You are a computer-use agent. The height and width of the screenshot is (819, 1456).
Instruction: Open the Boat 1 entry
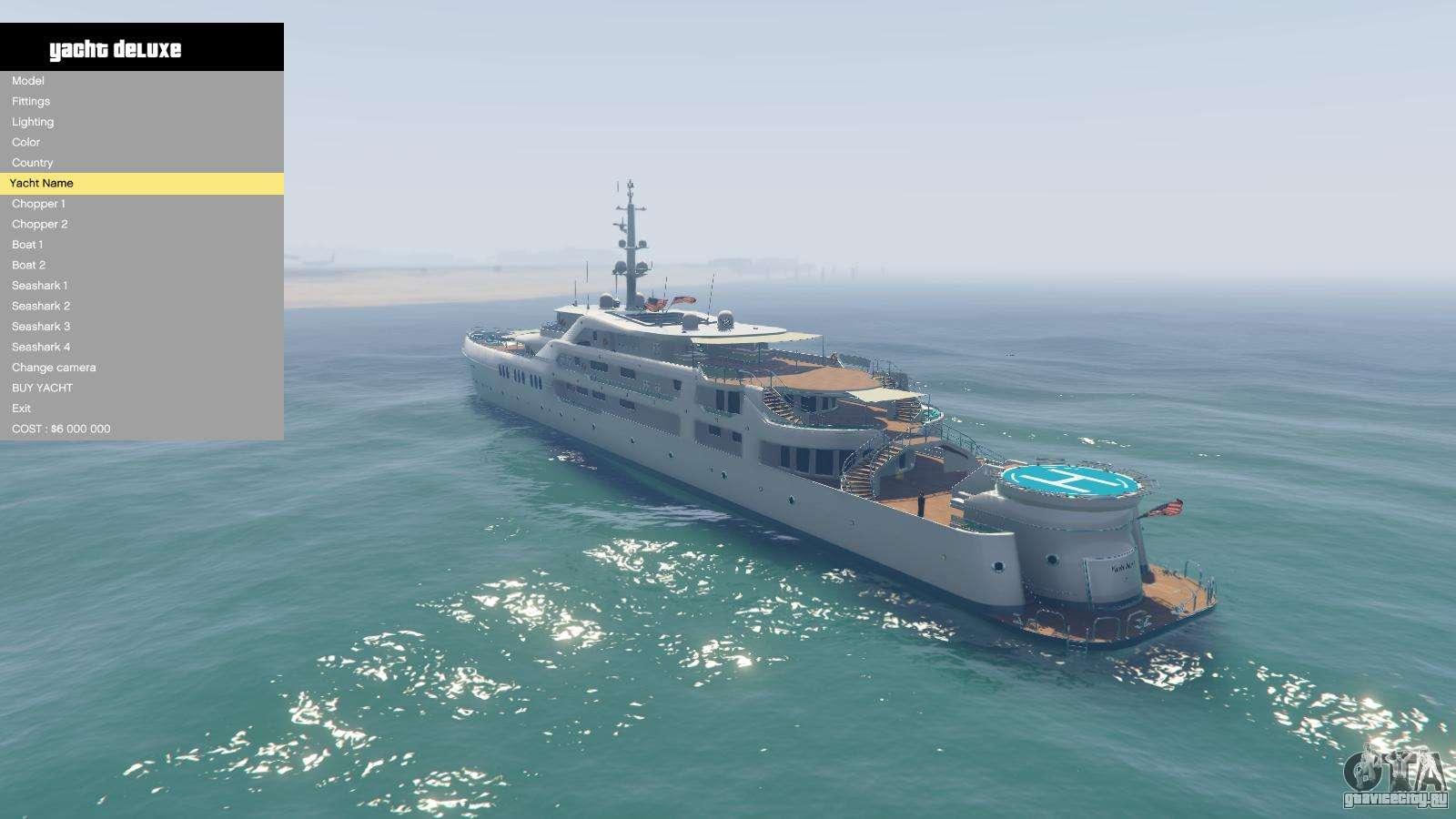click(27, 245)
